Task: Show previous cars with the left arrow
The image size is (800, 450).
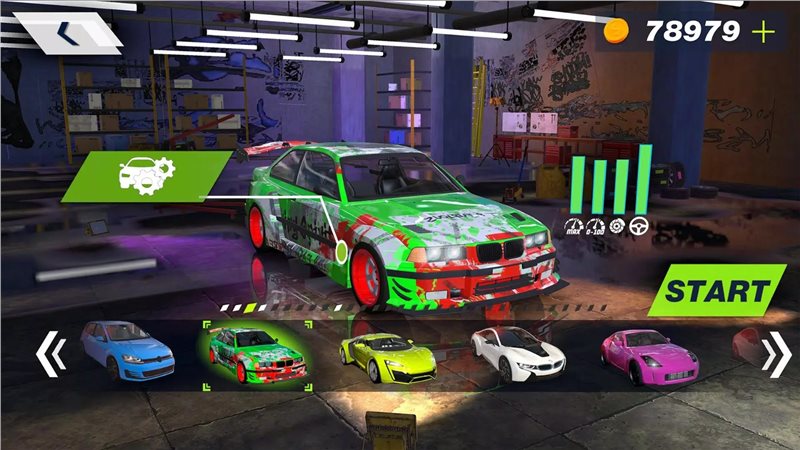Action: (x=50, y=354)
